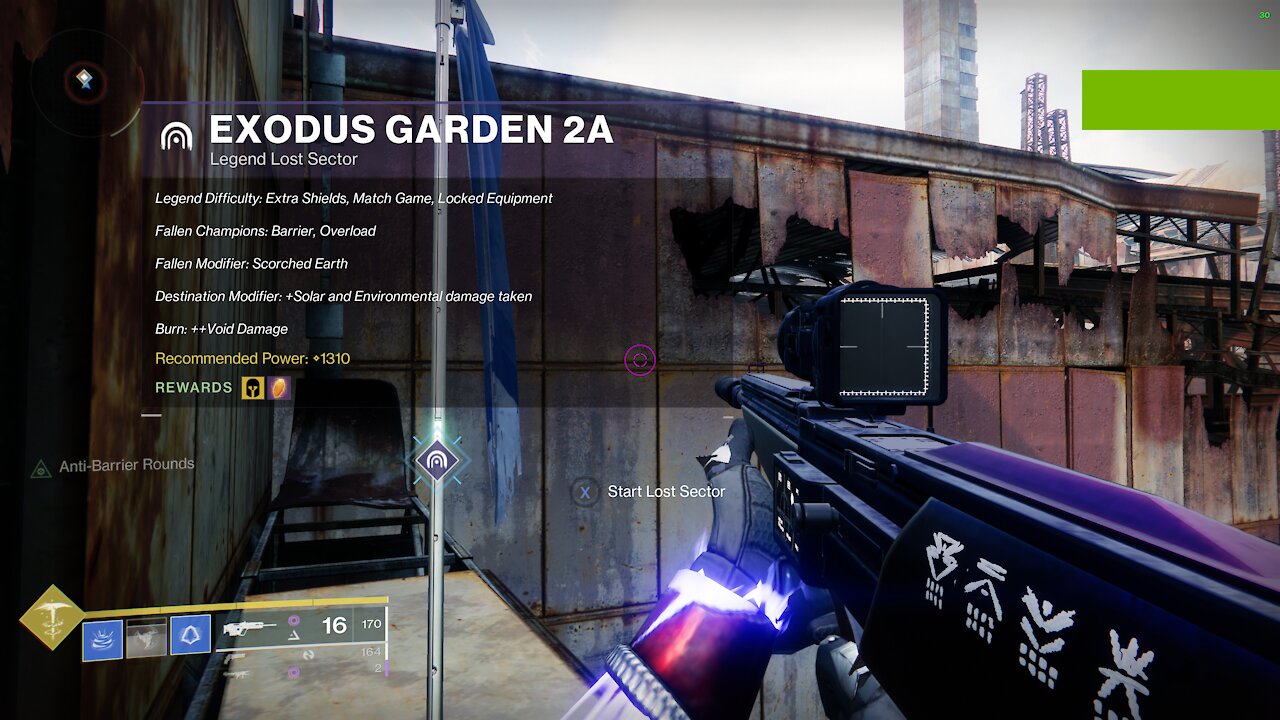
Task: Click the Lost Sector emblem beside the title
Action: (x=177, y=135)
